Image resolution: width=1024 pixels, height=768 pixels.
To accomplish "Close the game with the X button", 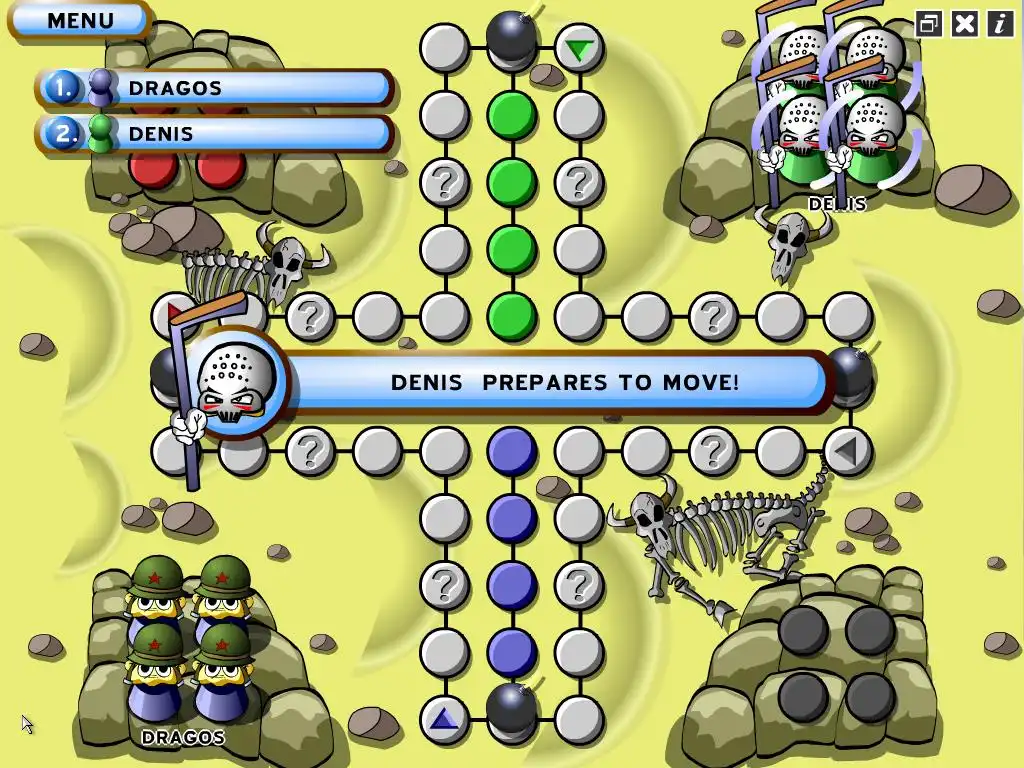I will [965, 24].
